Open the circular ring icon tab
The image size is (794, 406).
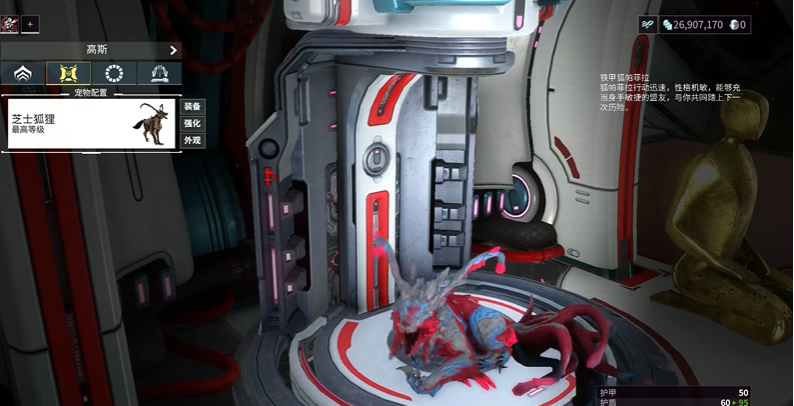point(114,73)
